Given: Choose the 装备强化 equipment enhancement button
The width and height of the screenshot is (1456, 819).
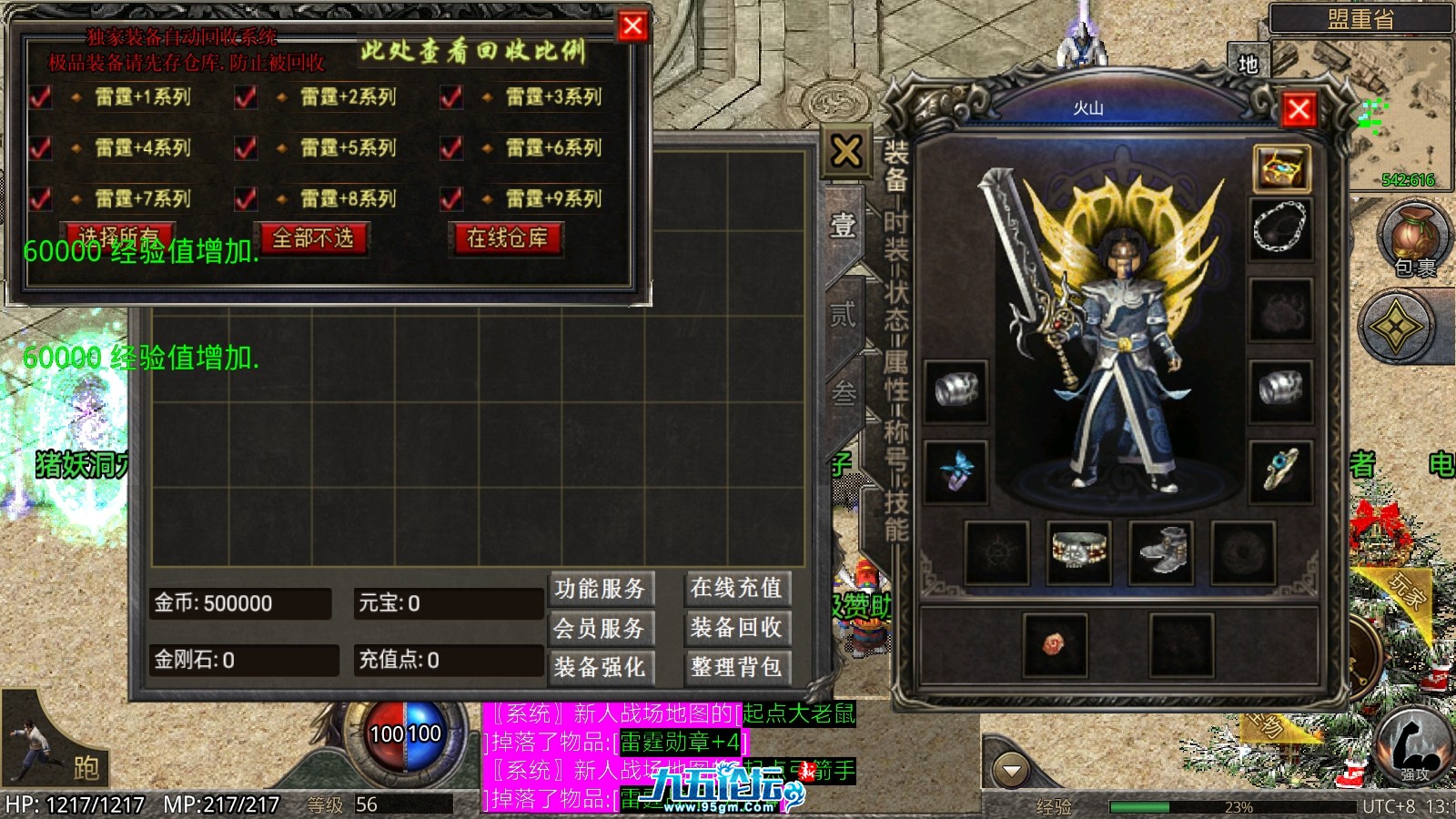Looking at the screenshot, I should point(600,667).
